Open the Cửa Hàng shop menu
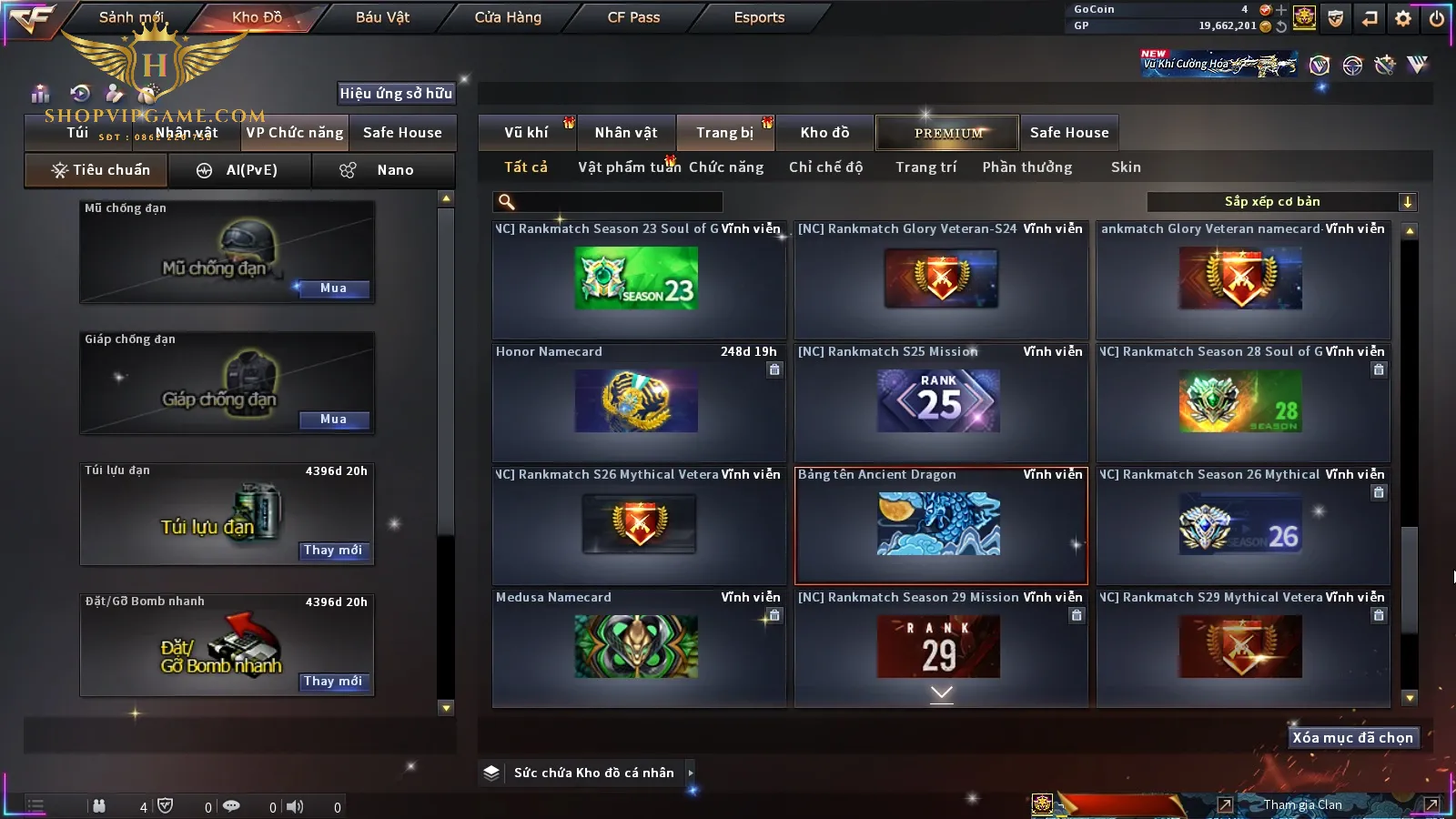The width and height of the screenshot is (1456, 819). click(508, 17)
